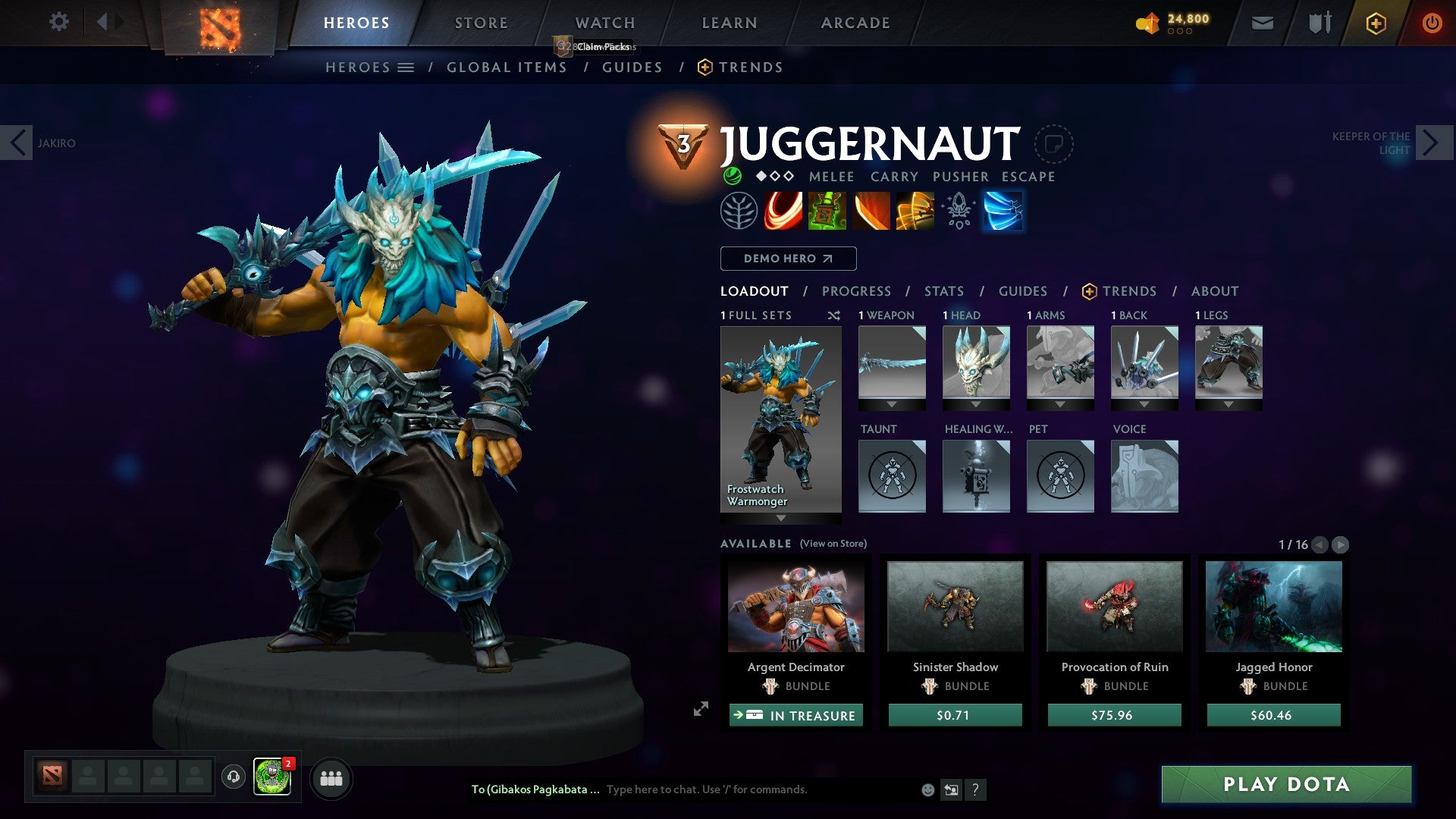Screen dimensions: 1456x819
Task: Click the level progress circles under 24,800
Action: [x=1180, y=33]
